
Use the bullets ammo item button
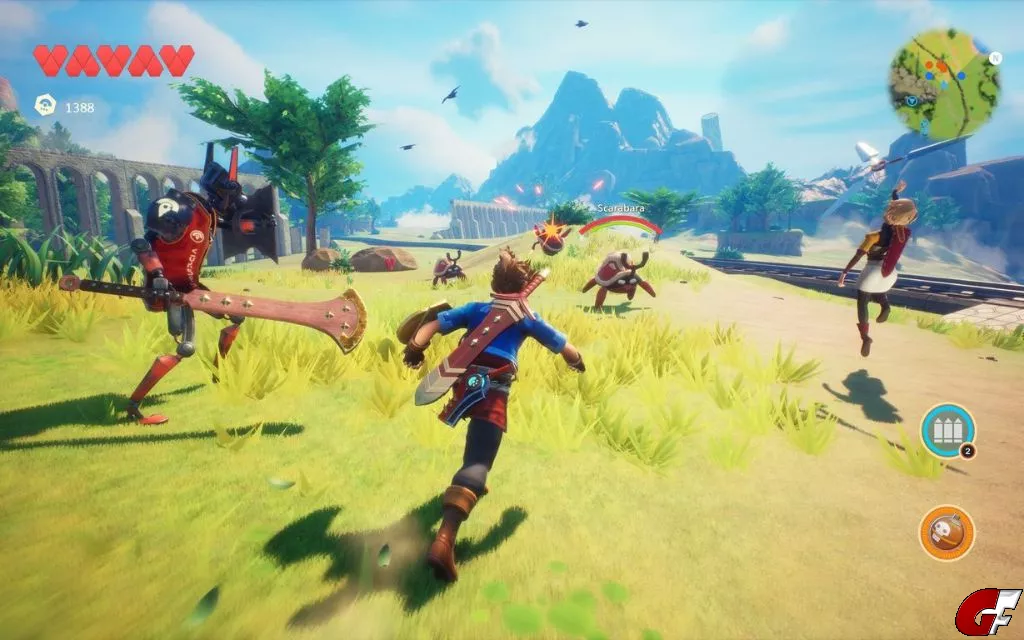(x=947, y=430)
